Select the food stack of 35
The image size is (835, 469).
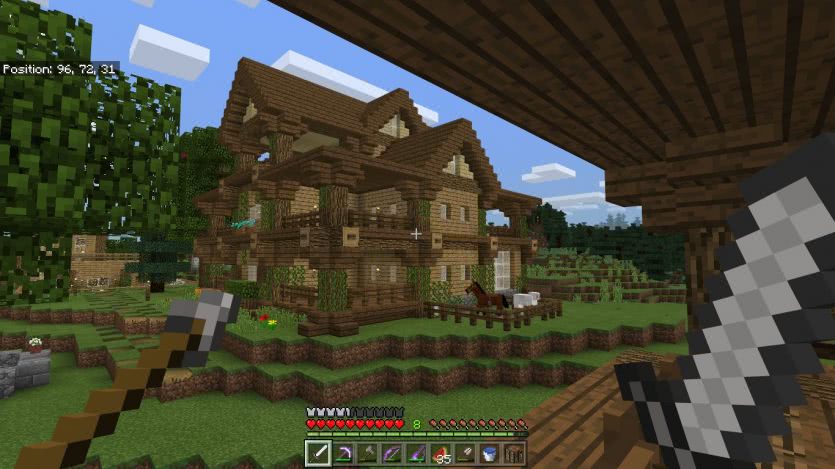(x=441, y=455)
